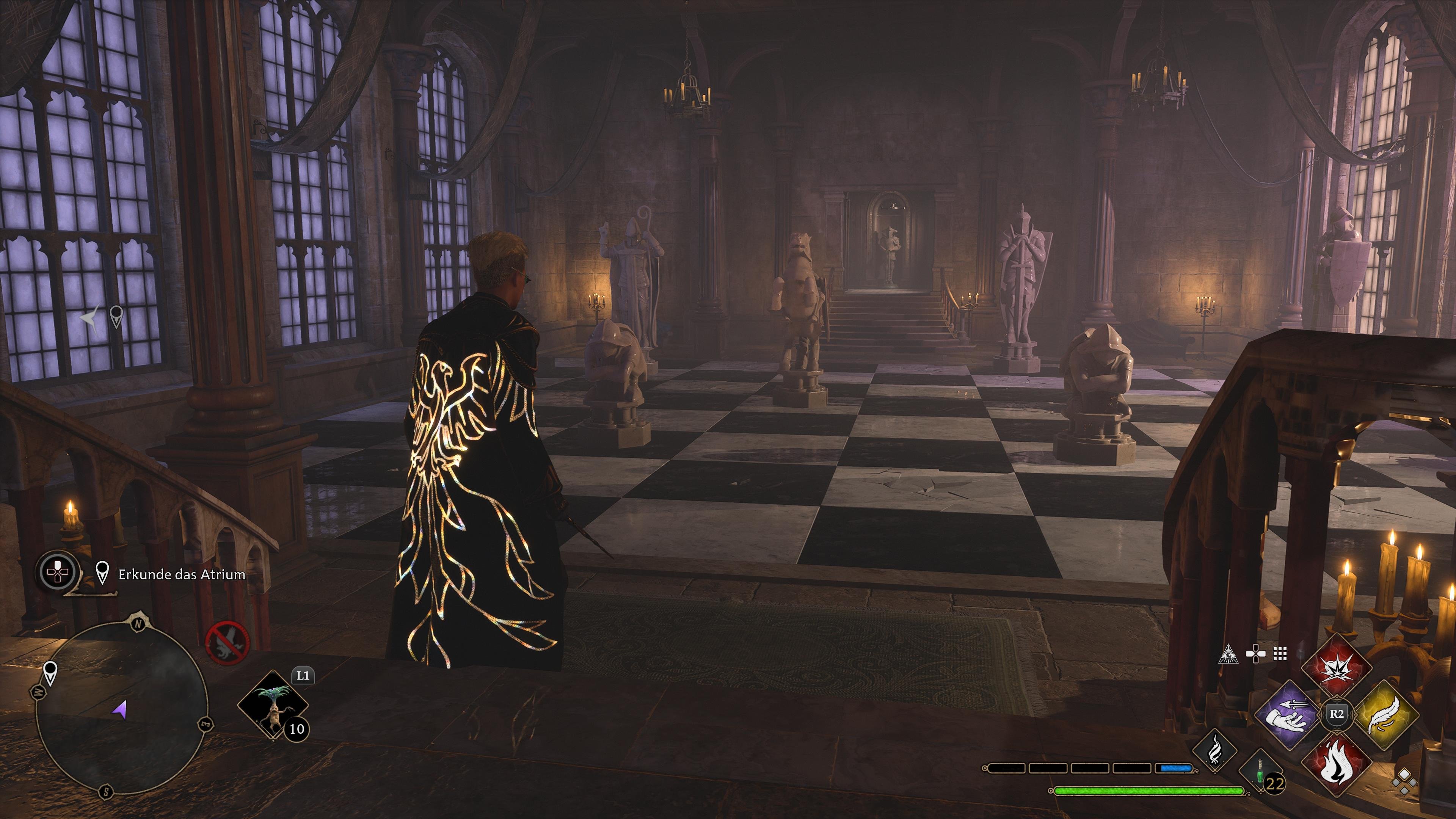This screenshot has height=819, width=1456.
Task: Click the Revelio eye icon
Action: click(x=1229, y=654)
